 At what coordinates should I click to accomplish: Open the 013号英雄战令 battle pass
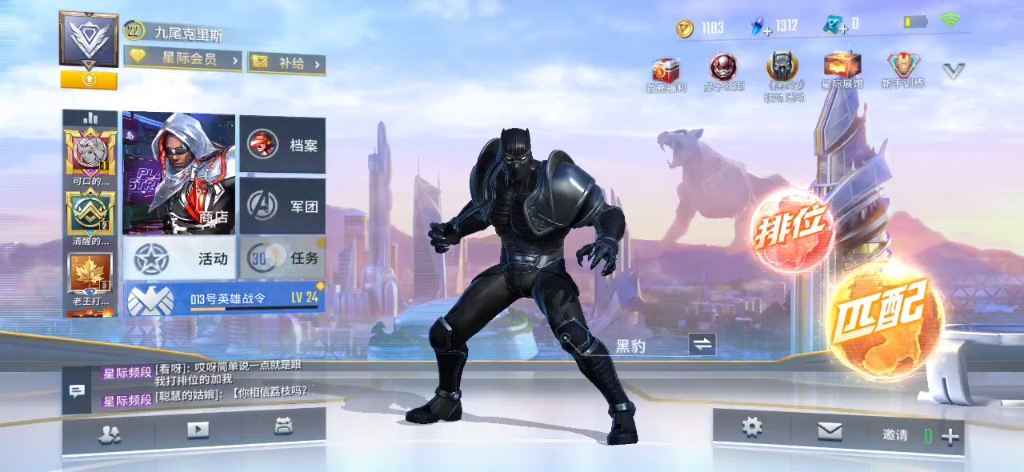[223, 298]
